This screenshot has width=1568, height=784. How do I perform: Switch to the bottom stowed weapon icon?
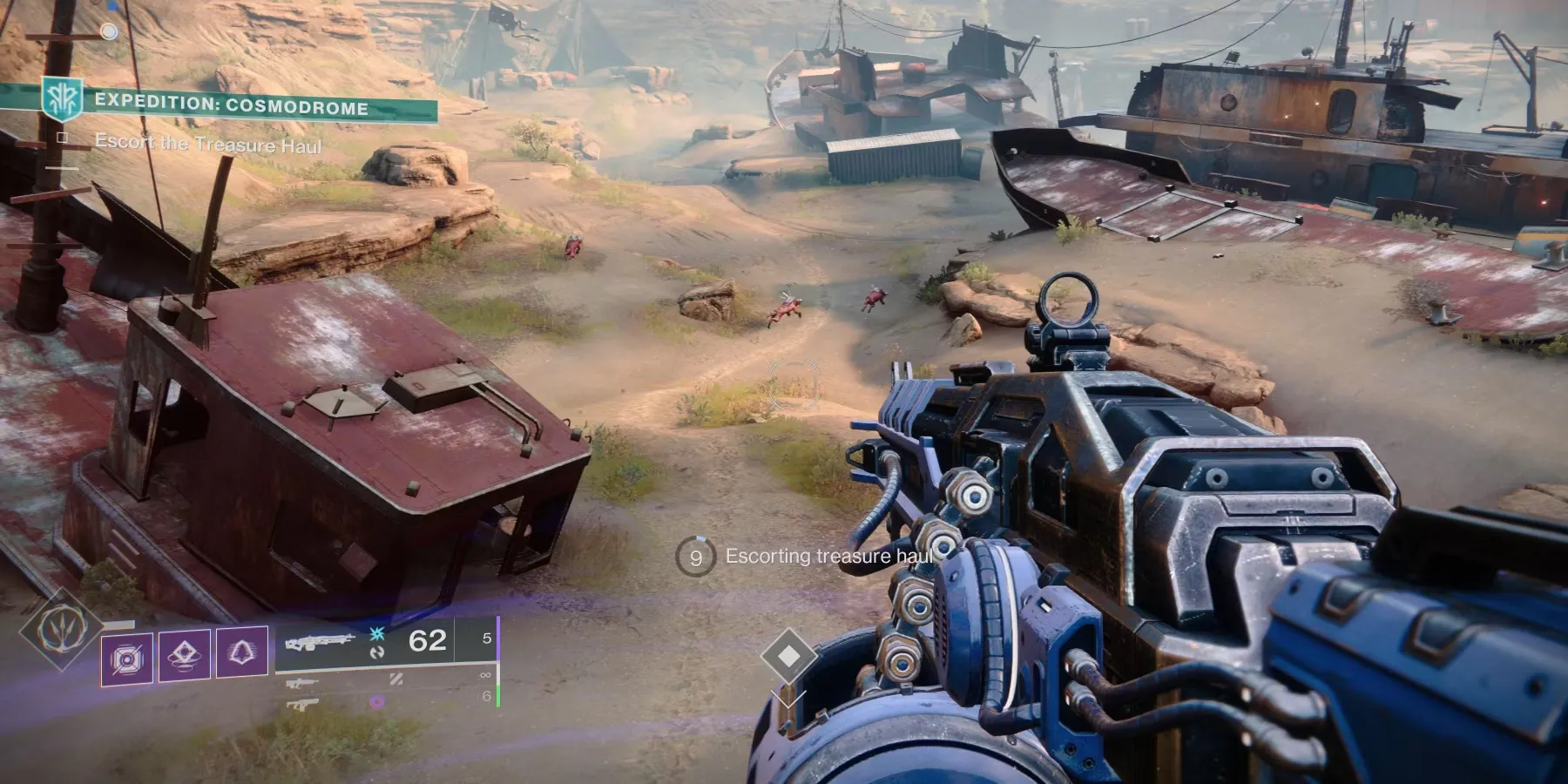point(301,704)
